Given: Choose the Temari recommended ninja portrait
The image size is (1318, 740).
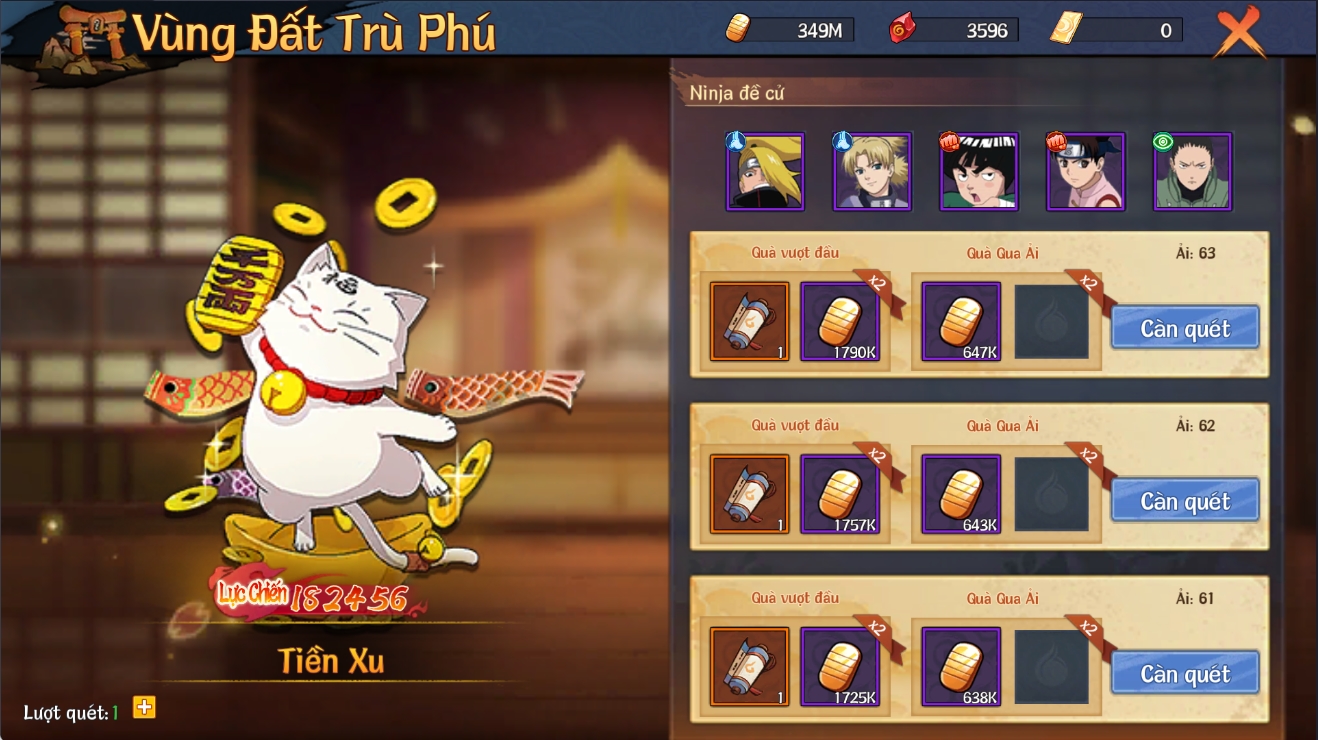Looking at the screenshot, I should (872, 171).
